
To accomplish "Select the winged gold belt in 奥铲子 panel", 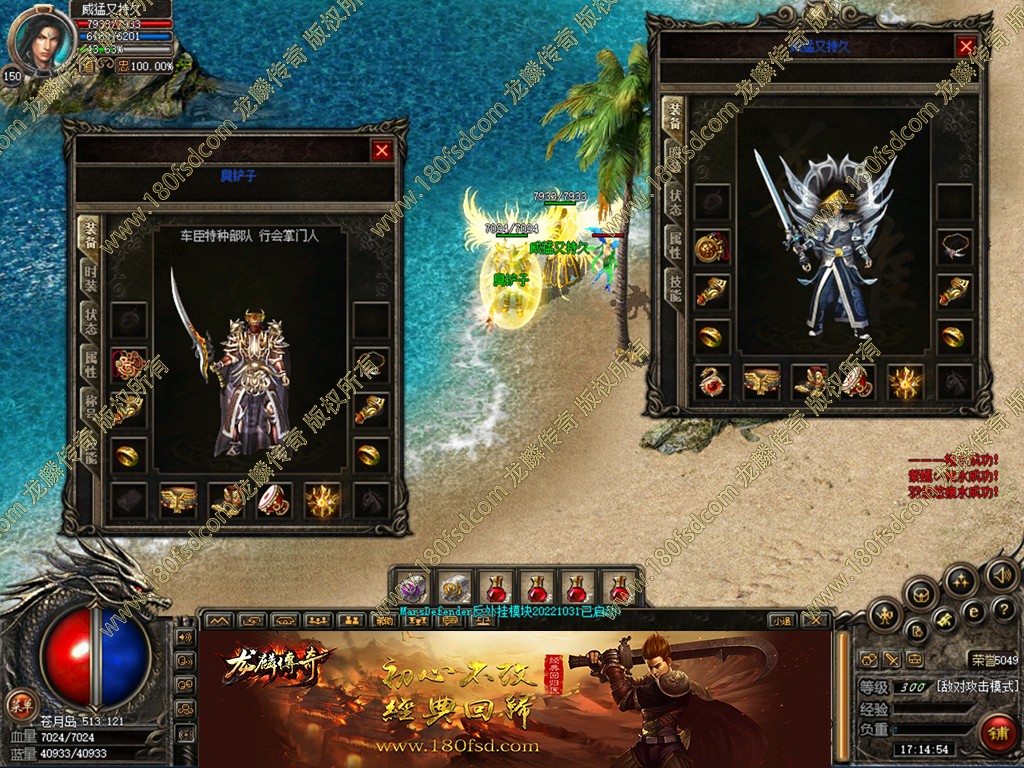I will (178, 499).
